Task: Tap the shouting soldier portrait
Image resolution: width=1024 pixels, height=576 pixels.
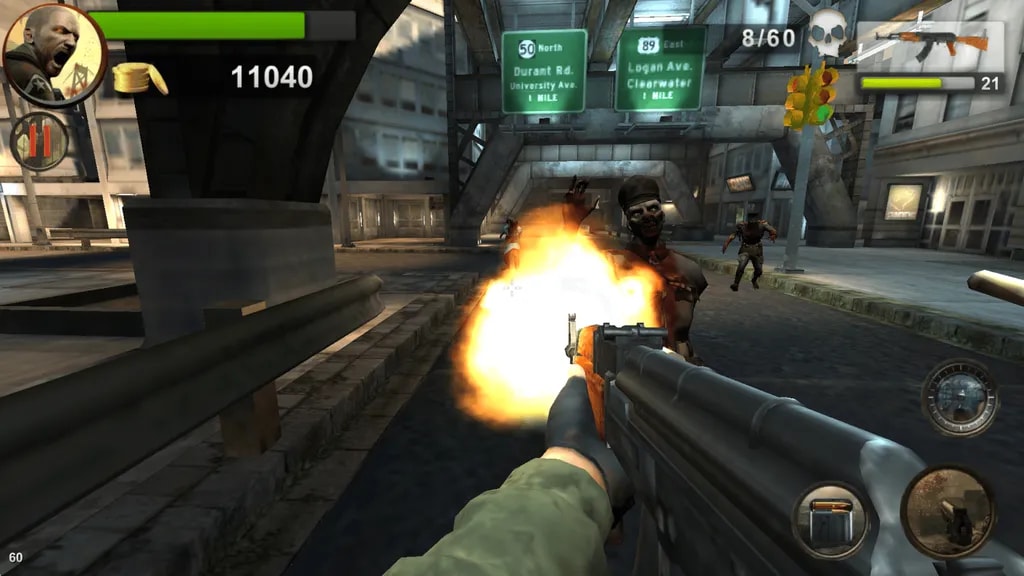Action: tap(54, 54)
